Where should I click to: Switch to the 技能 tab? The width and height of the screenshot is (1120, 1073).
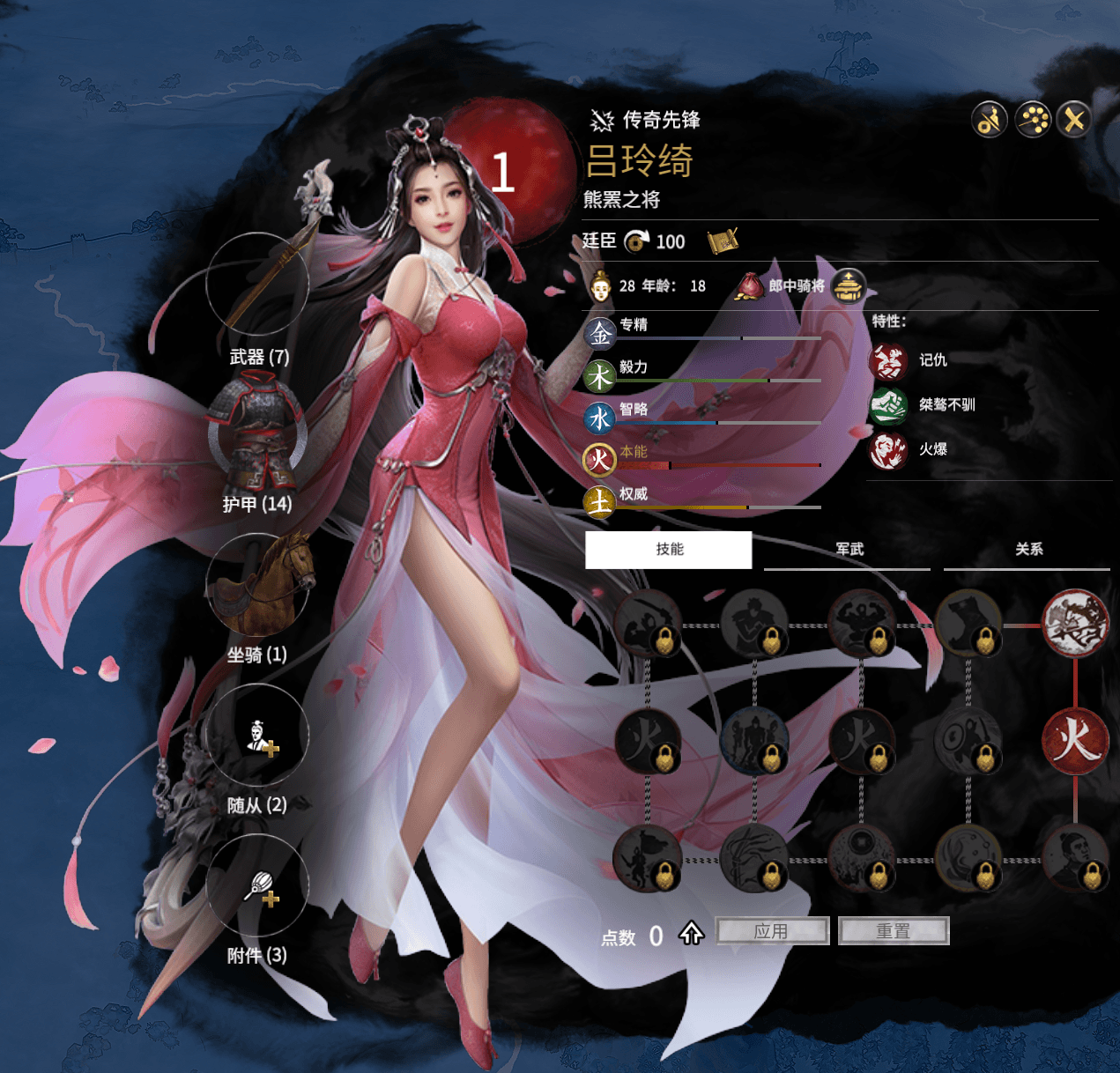(x=669, y=550)
